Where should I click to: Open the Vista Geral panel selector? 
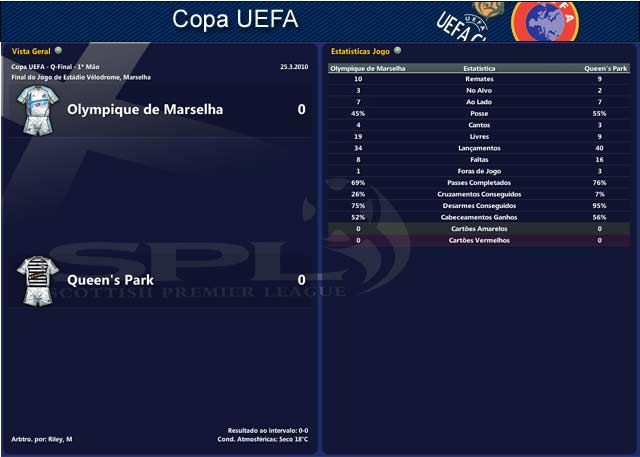(58, 50)
